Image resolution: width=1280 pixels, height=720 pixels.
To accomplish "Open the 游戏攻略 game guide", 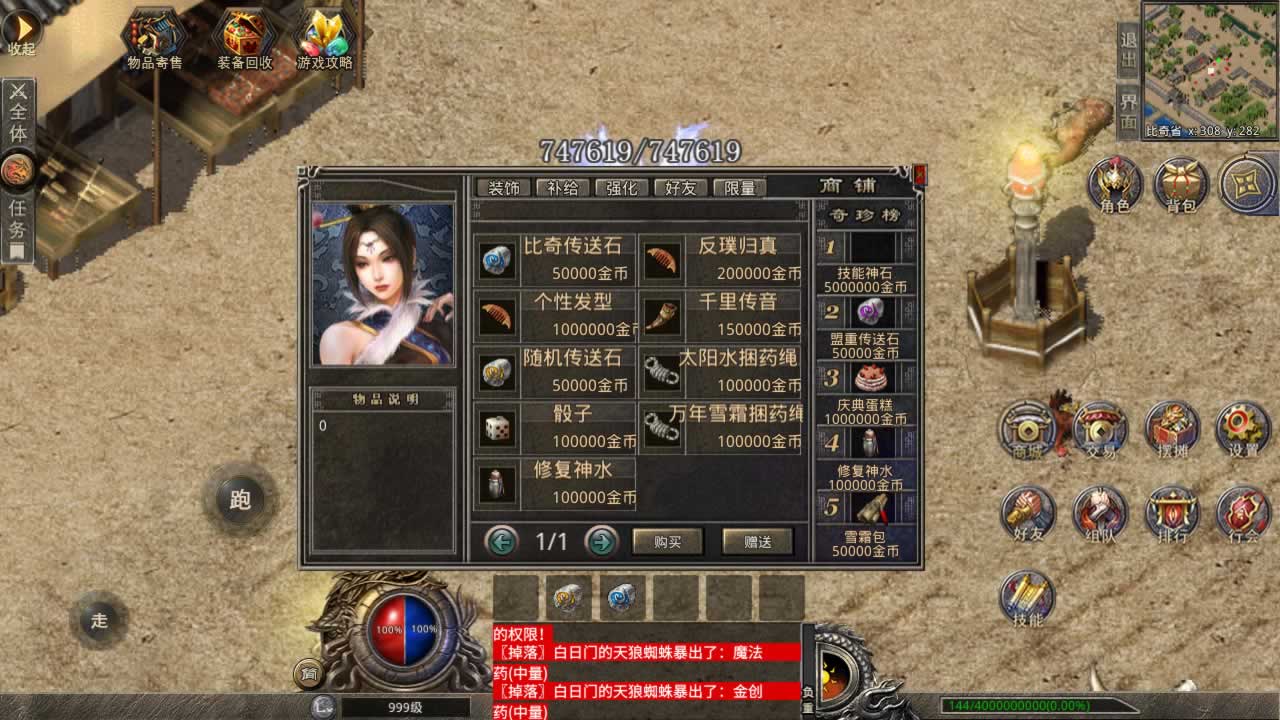I will point(325,40).
